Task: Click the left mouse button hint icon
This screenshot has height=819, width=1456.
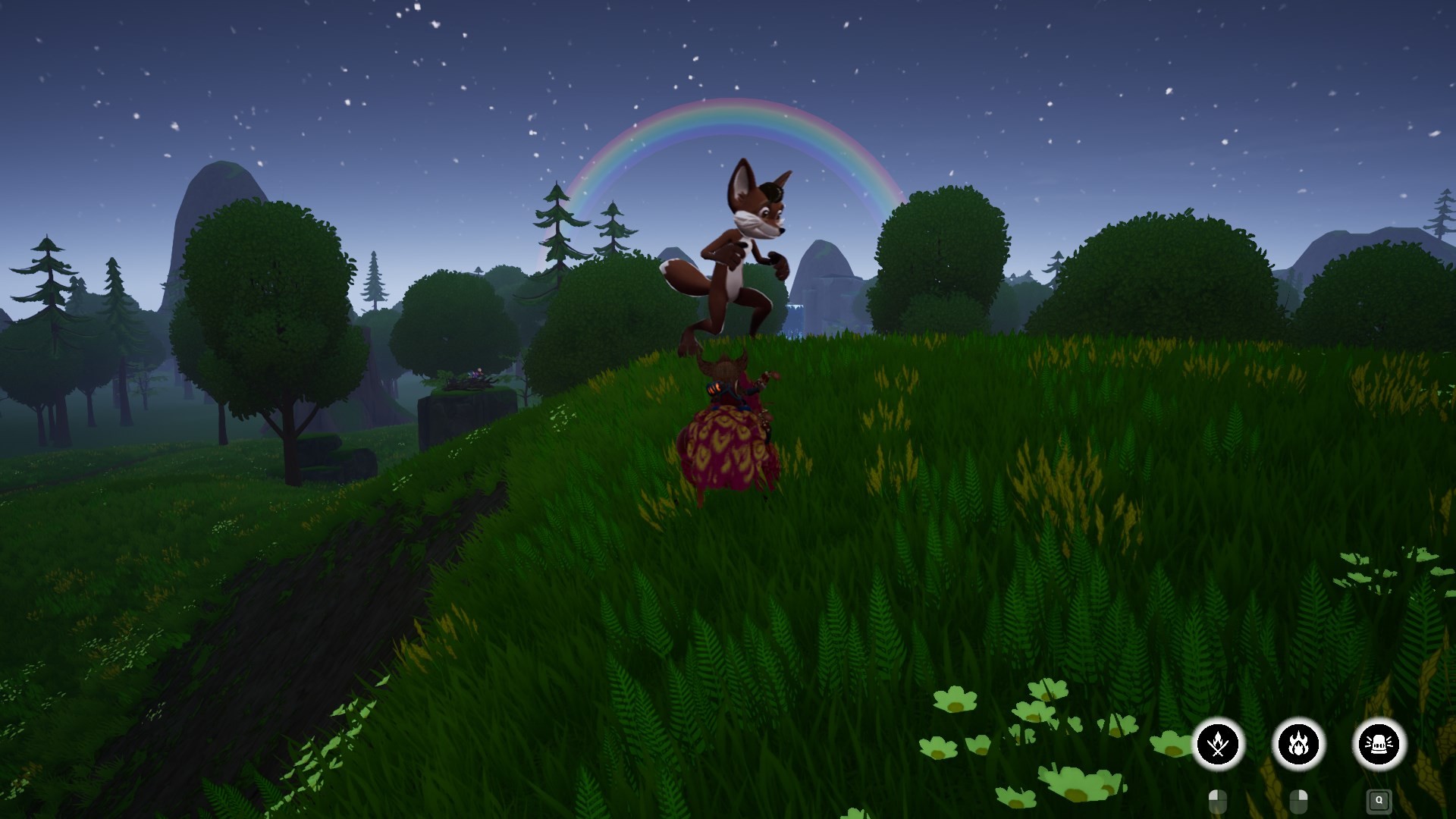Action: pos(1218,802)
